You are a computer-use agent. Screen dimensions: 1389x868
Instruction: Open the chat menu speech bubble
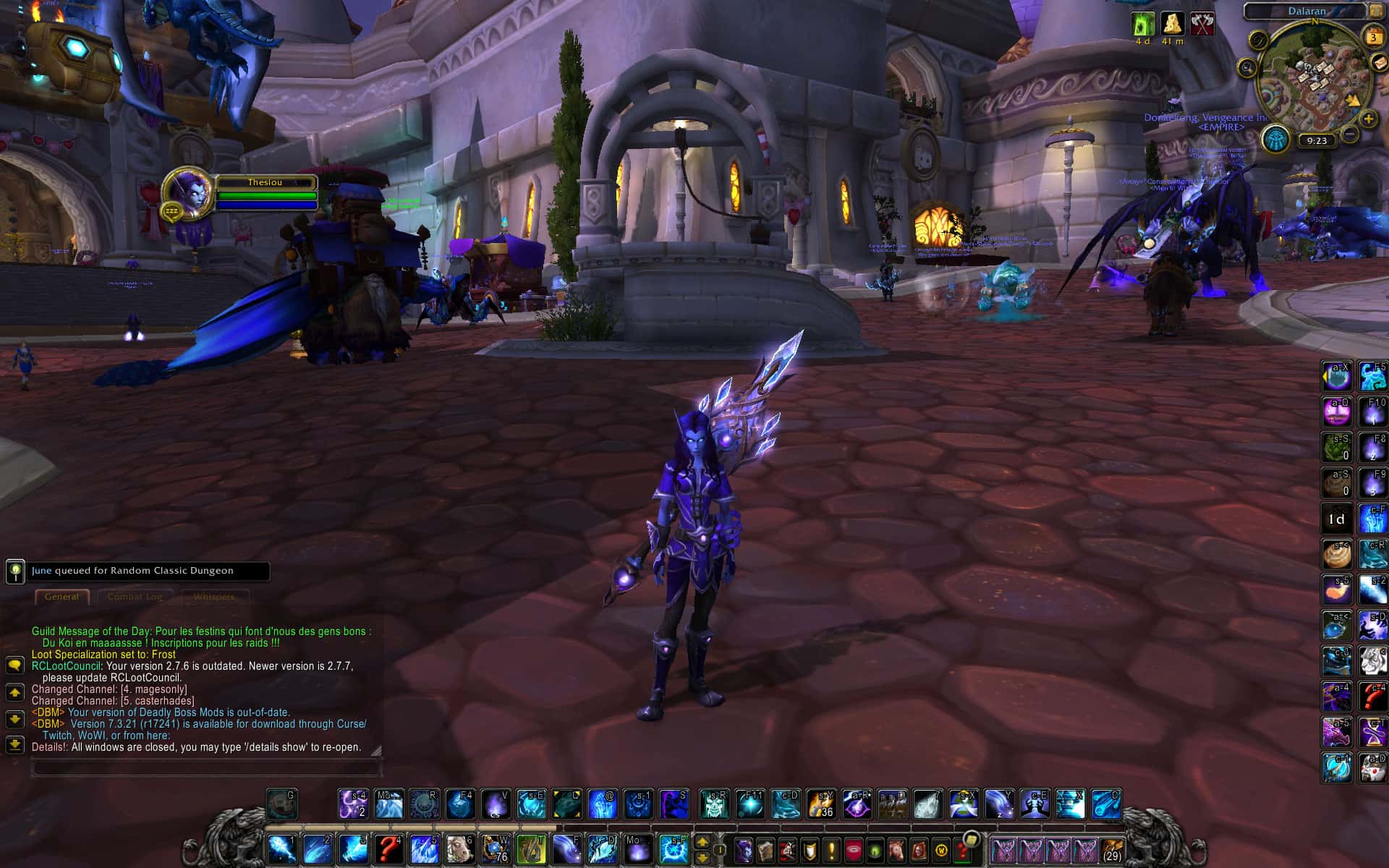(x=14, y=665)
